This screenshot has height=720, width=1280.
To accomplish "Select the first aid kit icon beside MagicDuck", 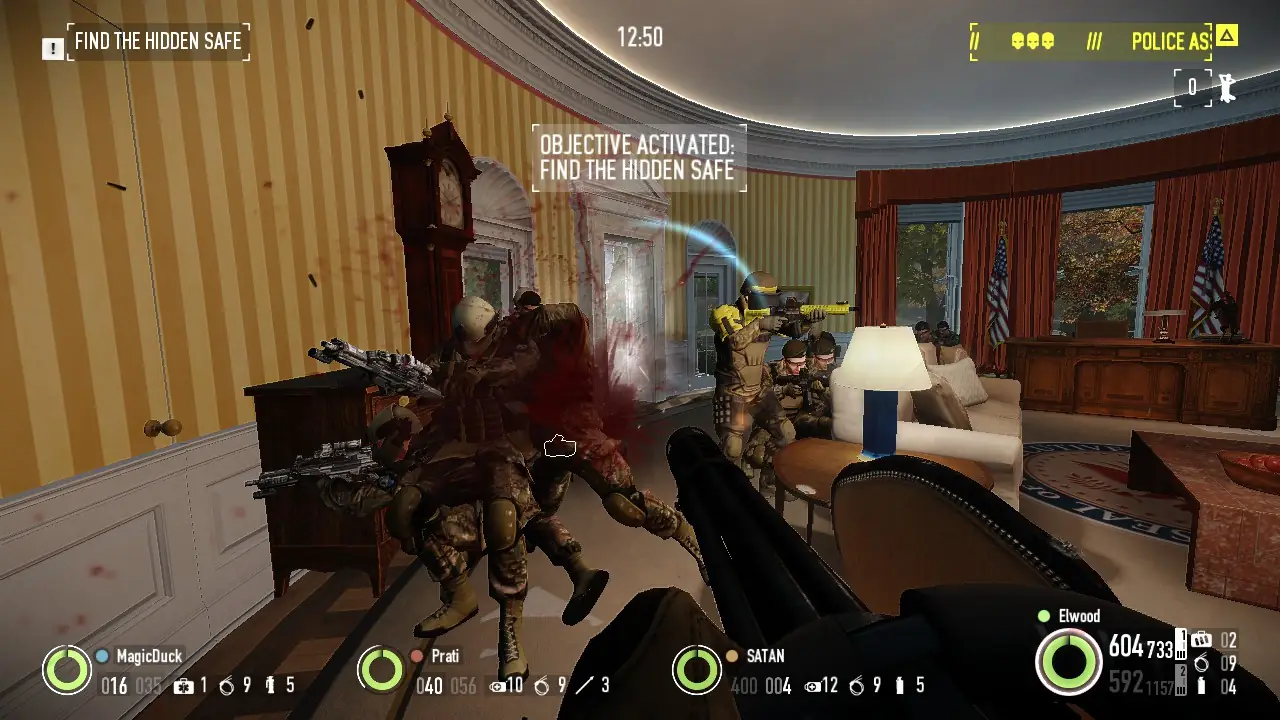I will click(x=183, y=686).
